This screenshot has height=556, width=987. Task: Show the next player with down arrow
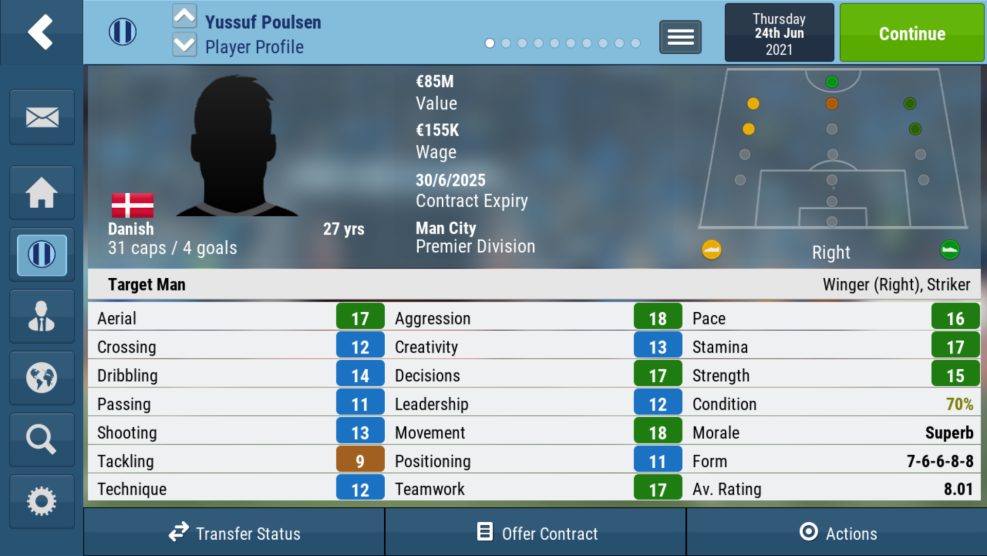(185, 44)
